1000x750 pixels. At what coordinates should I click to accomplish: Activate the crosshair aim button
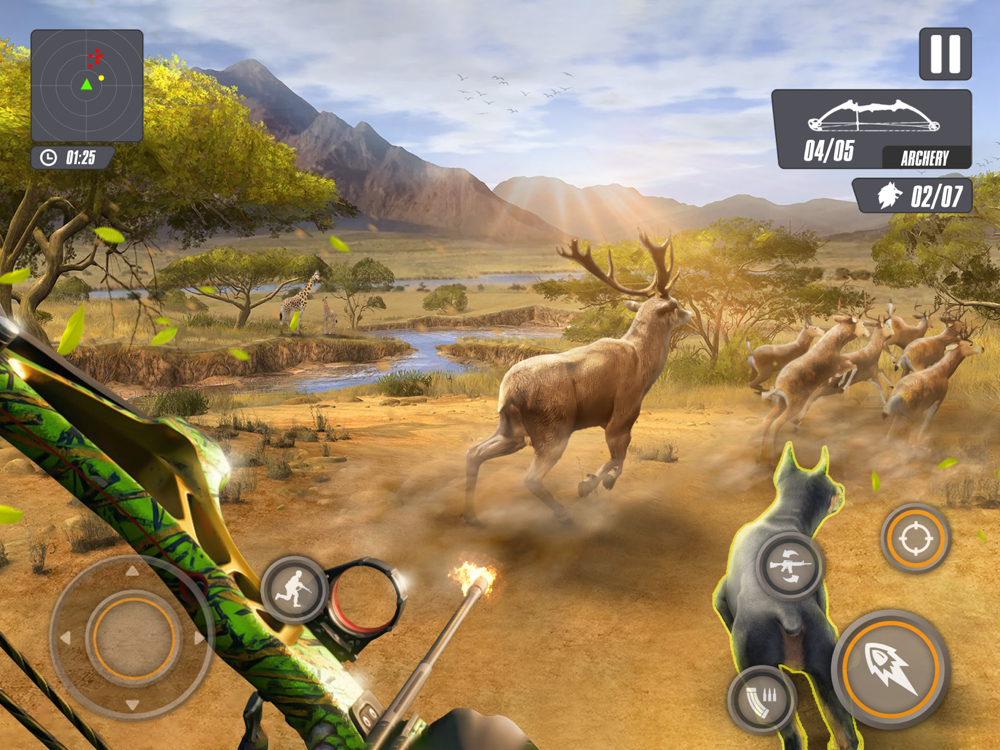[915, 538]
